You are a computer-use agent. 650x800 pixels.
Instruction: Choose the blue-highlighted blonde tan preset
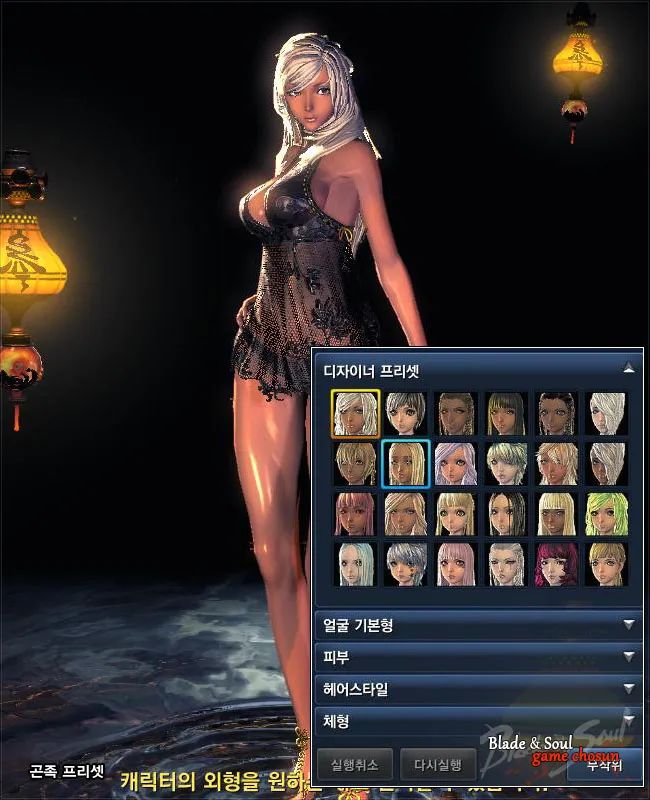pyautogui.click(x=406, y=463)
